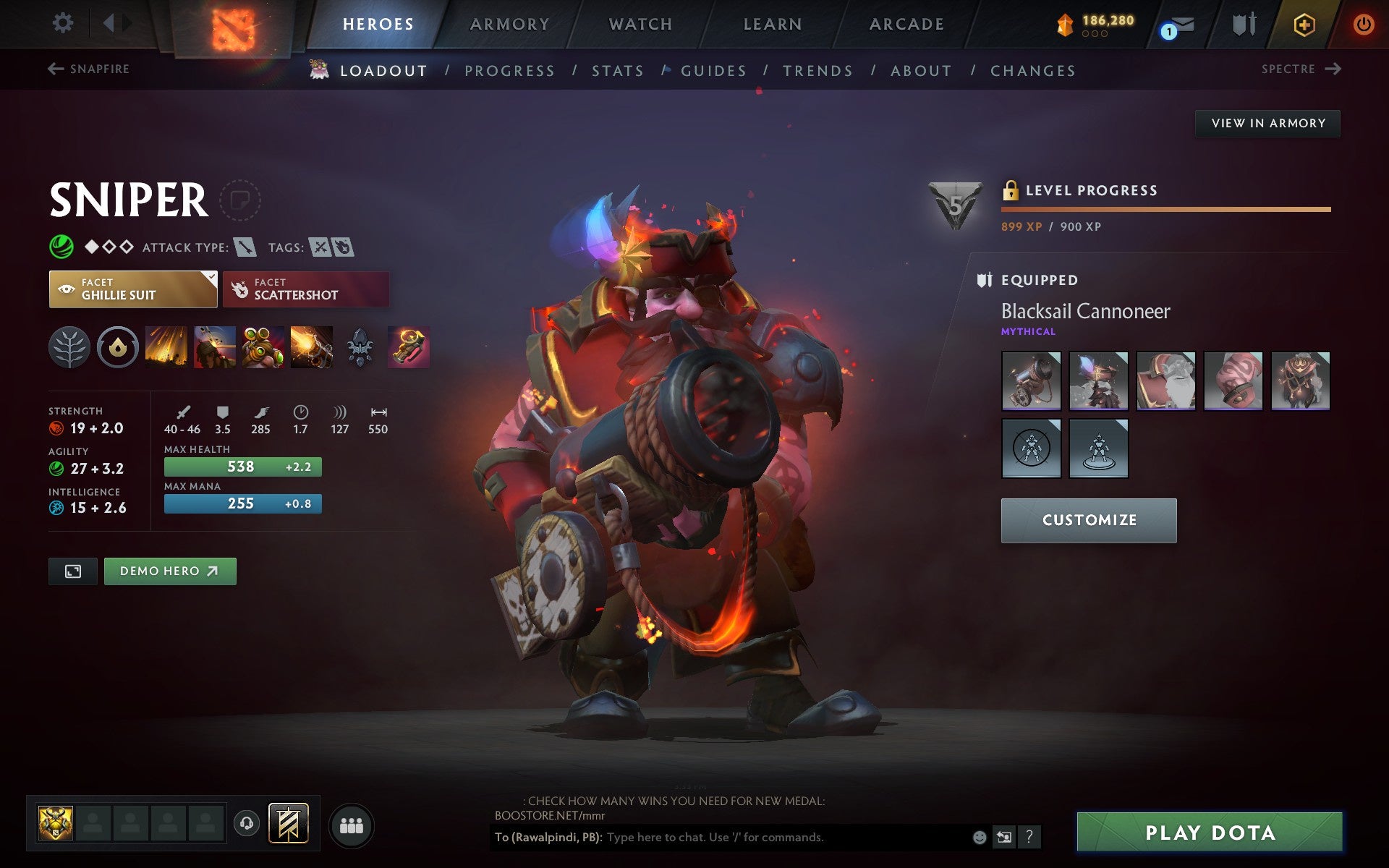This screenshot has height=868, width=1389.
Task: Select the Scattershot facet
Action: pyautogui.click(x=305, y=289)
